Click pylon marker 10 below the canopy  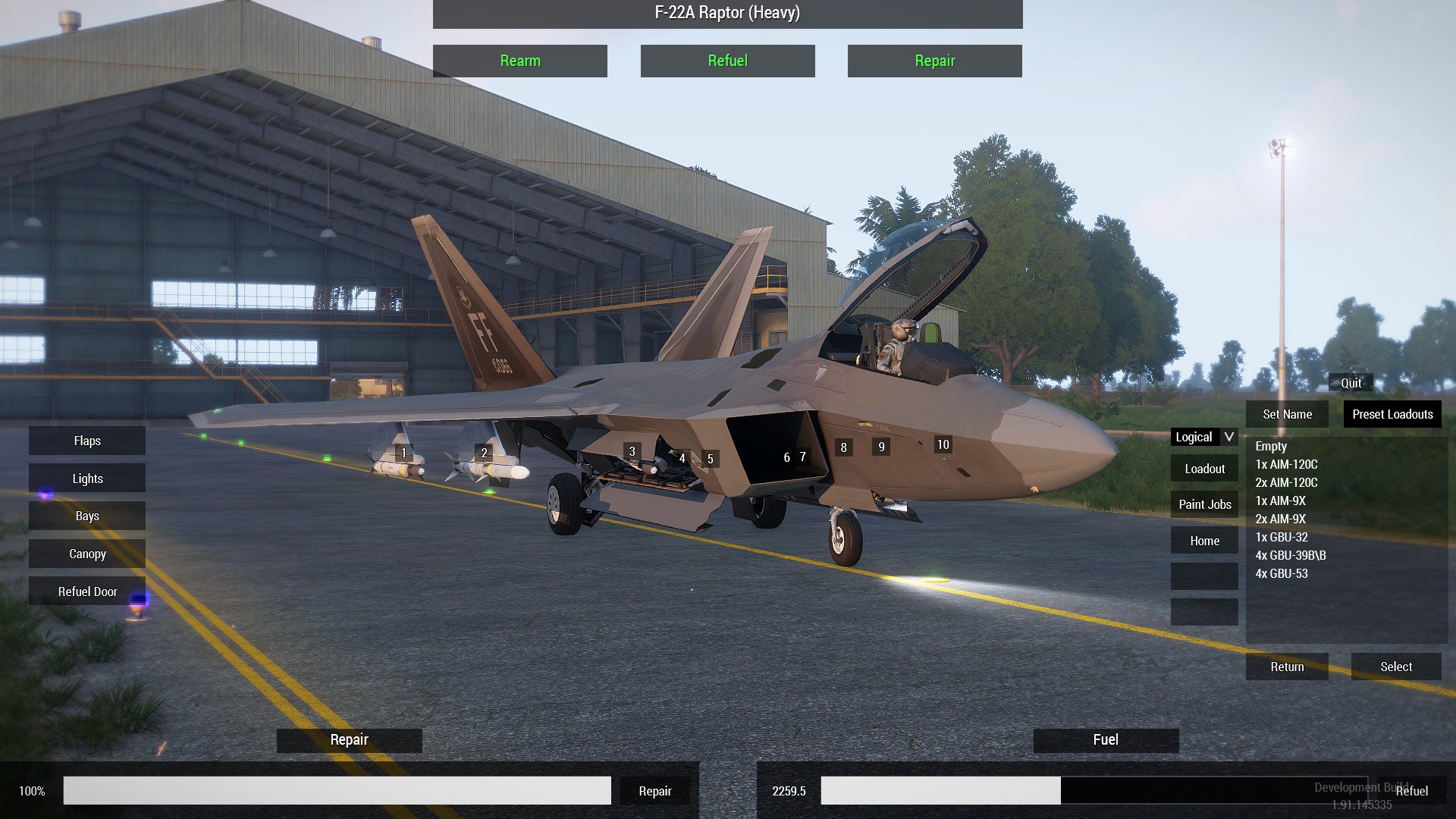coord(942,444)
